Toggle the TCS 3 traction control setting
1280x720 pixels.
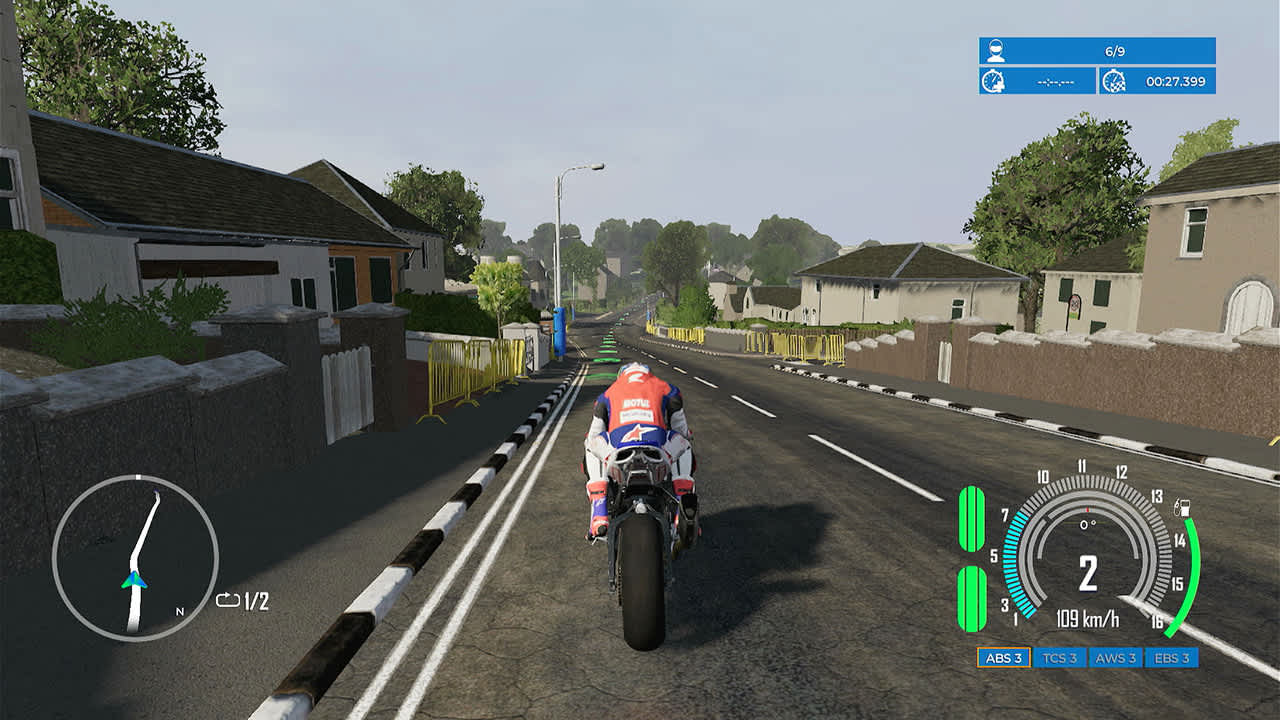[1061, 659]
